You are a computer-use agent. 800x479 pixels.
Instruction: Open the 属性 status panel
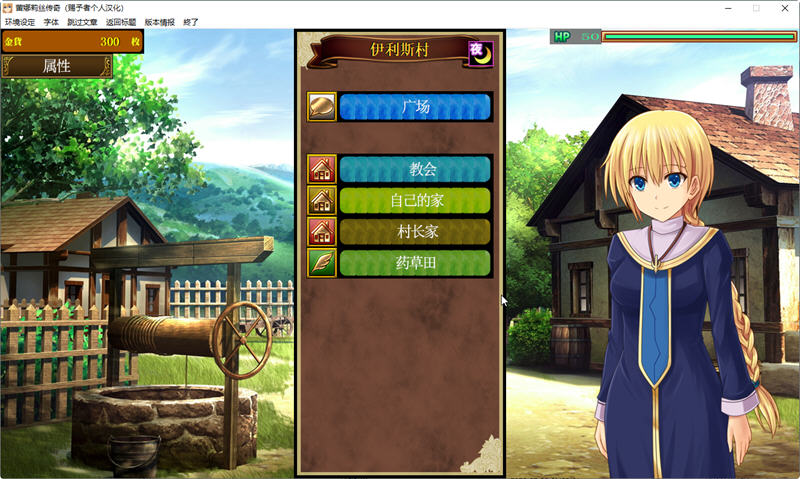pyautogui.click(x=56, y=66)
